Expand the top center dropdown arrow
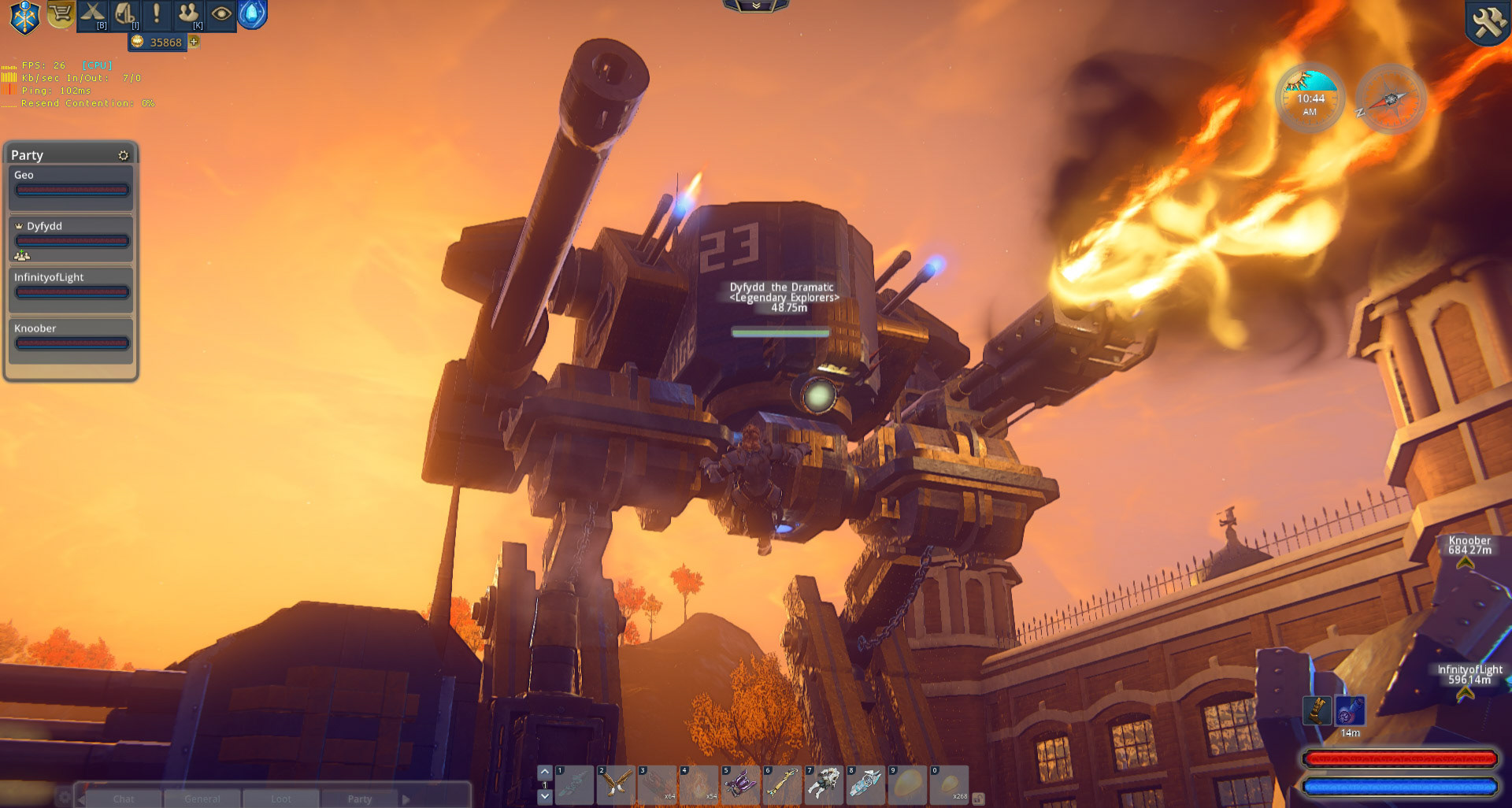1512x808 pixels. pos(756,6)
